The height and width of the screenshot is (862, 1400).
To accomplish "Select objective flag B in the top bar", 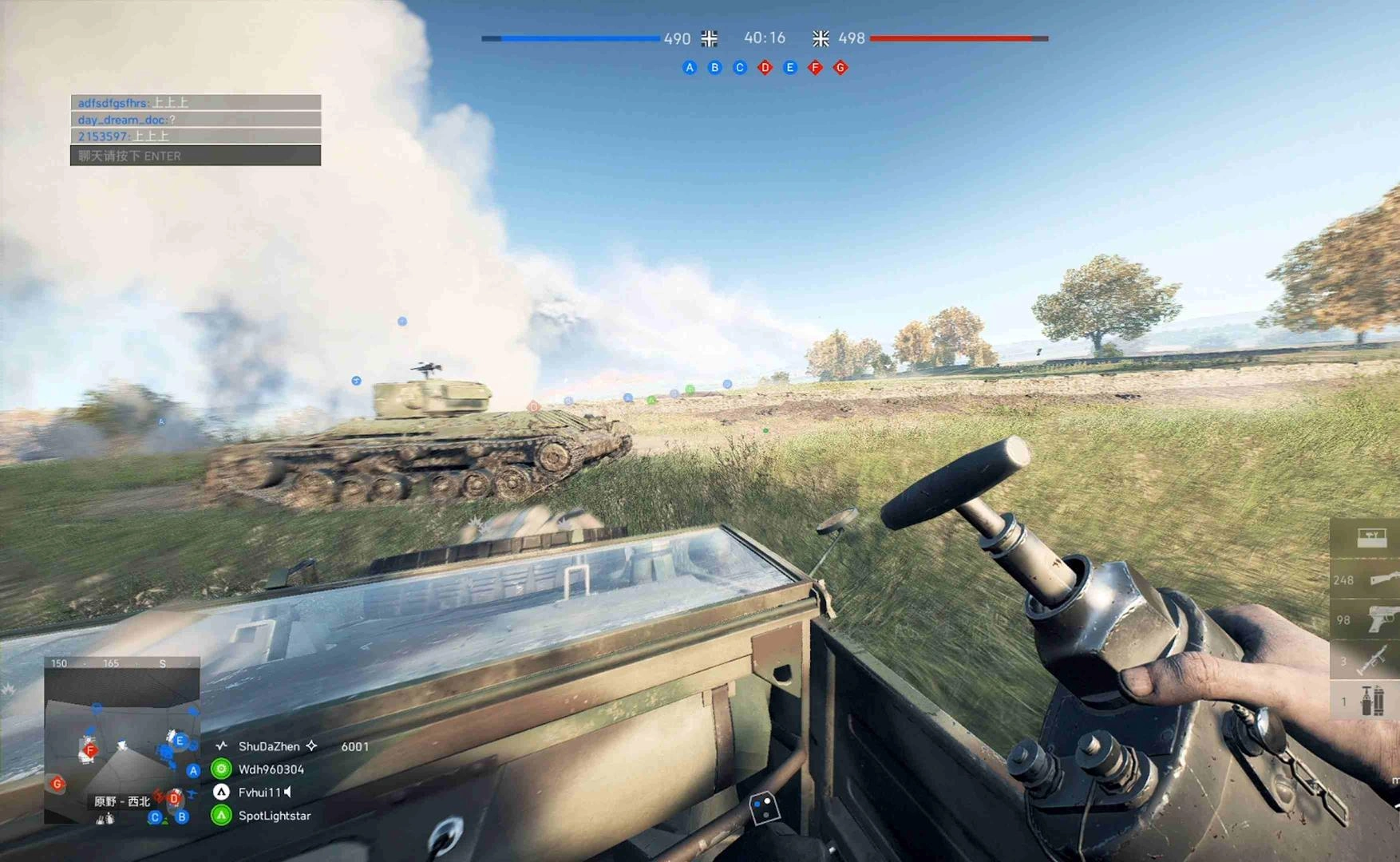I will 714,68.
